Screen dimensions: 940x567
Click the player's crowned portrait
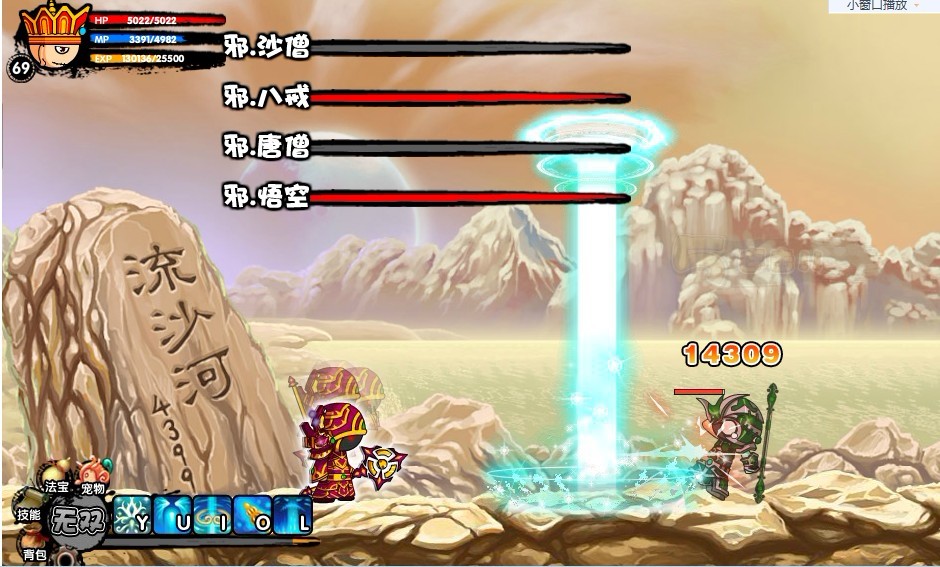click(54, 37)
